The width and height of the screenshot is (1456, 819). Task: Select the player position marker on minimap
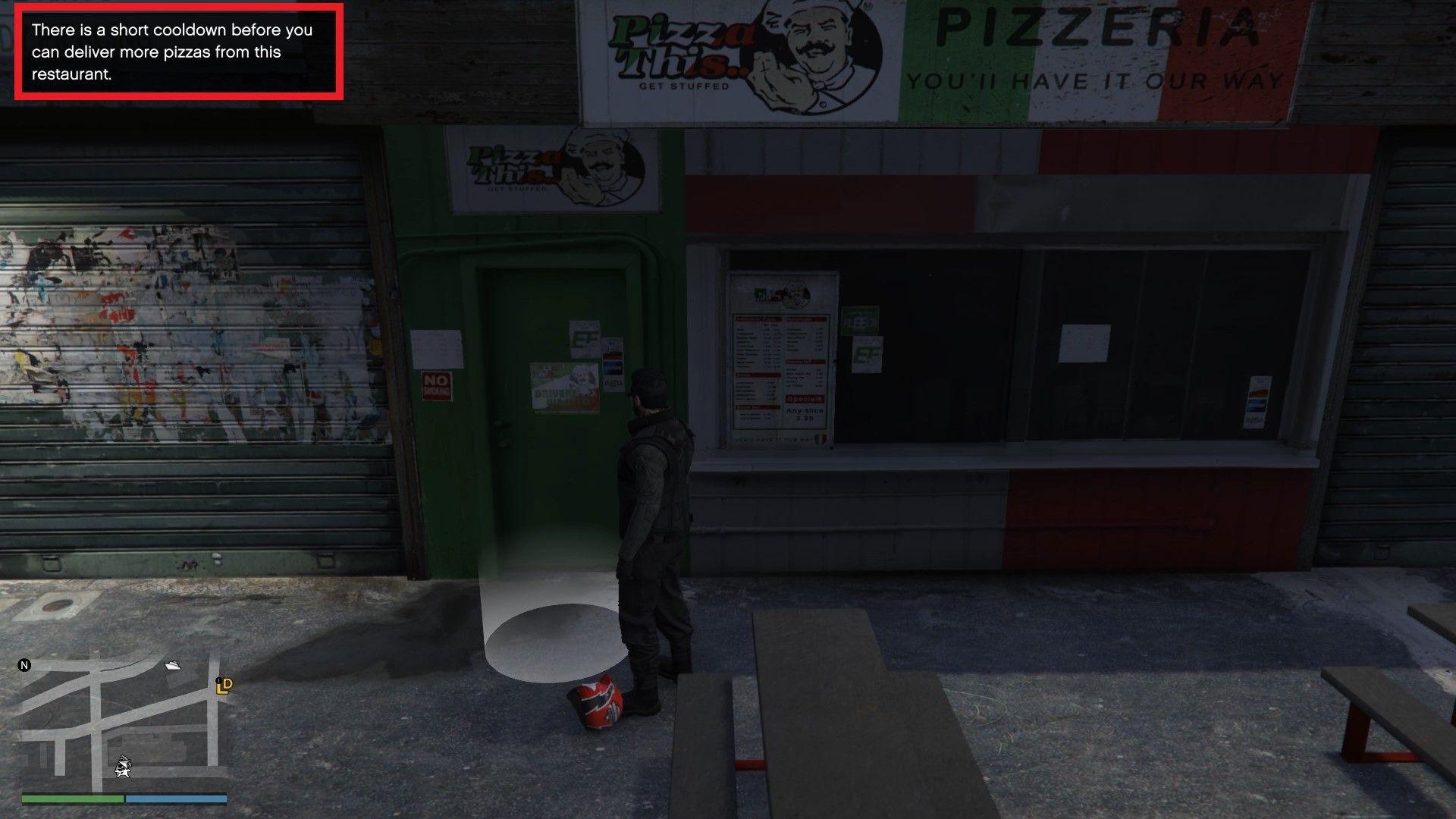tap(122, 767)
